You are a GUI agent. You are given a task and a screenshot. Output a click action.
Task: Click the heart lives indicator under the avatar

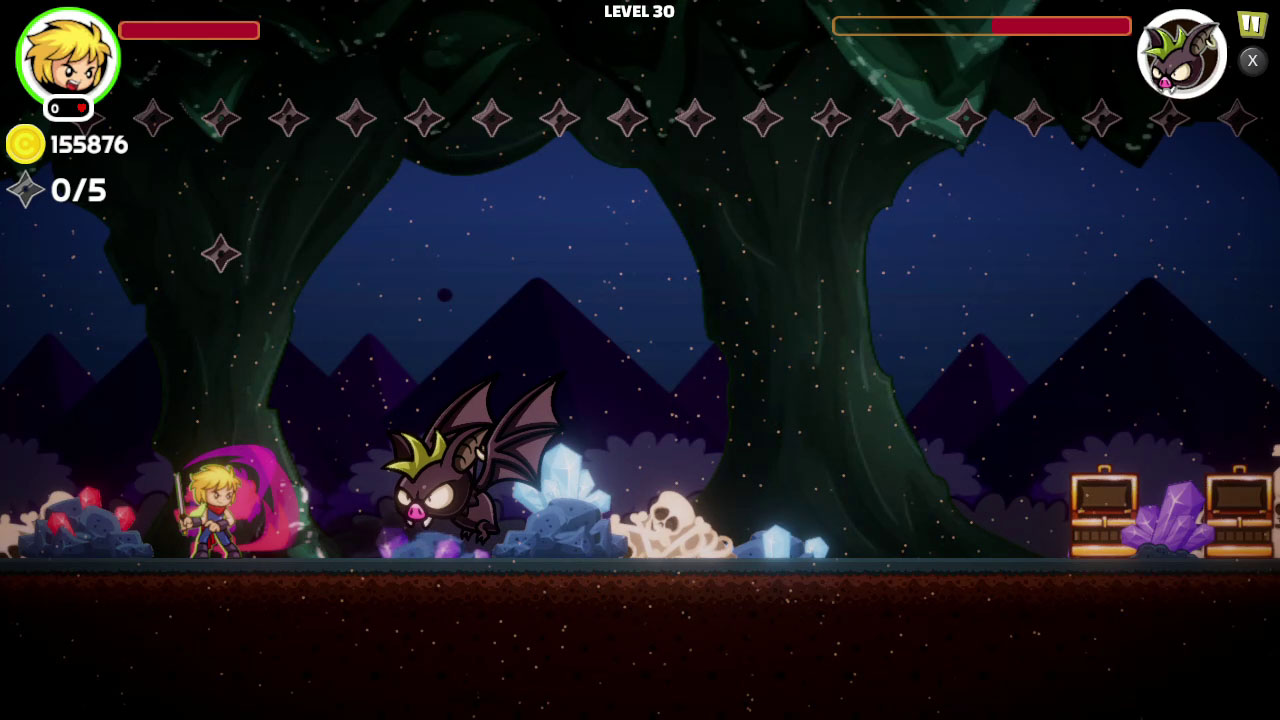point(68,108)
